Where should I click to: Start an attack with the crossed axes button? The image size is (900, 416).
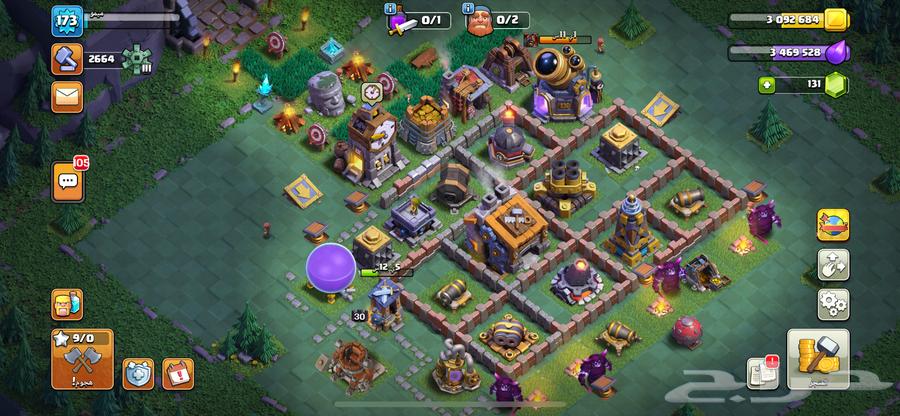point(80,361)
